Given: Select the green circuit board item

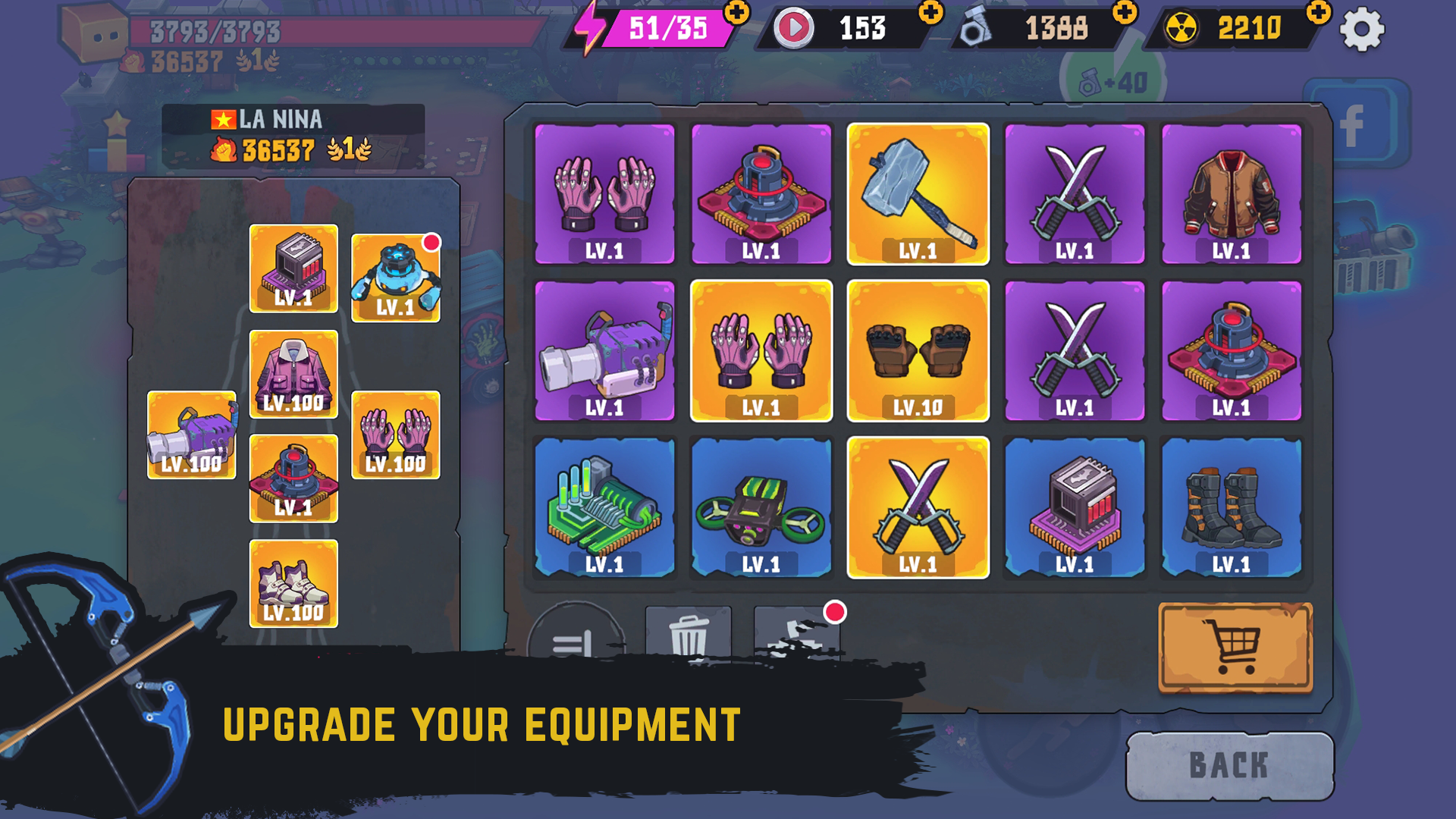Looking at the screenshot, I should point(604,507).
